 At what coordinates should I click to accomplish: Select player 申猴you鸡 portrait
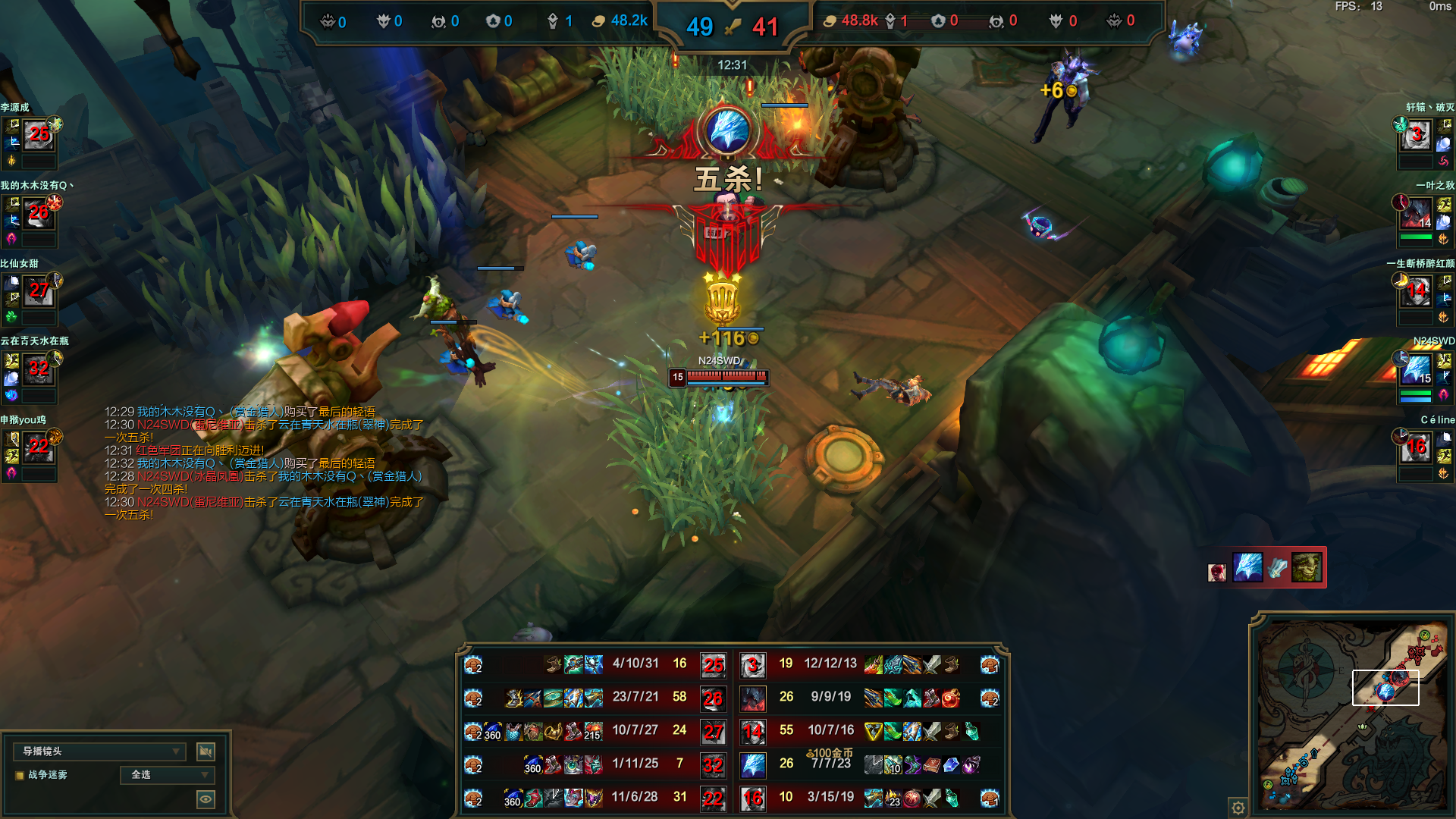[x=39, y=448]
